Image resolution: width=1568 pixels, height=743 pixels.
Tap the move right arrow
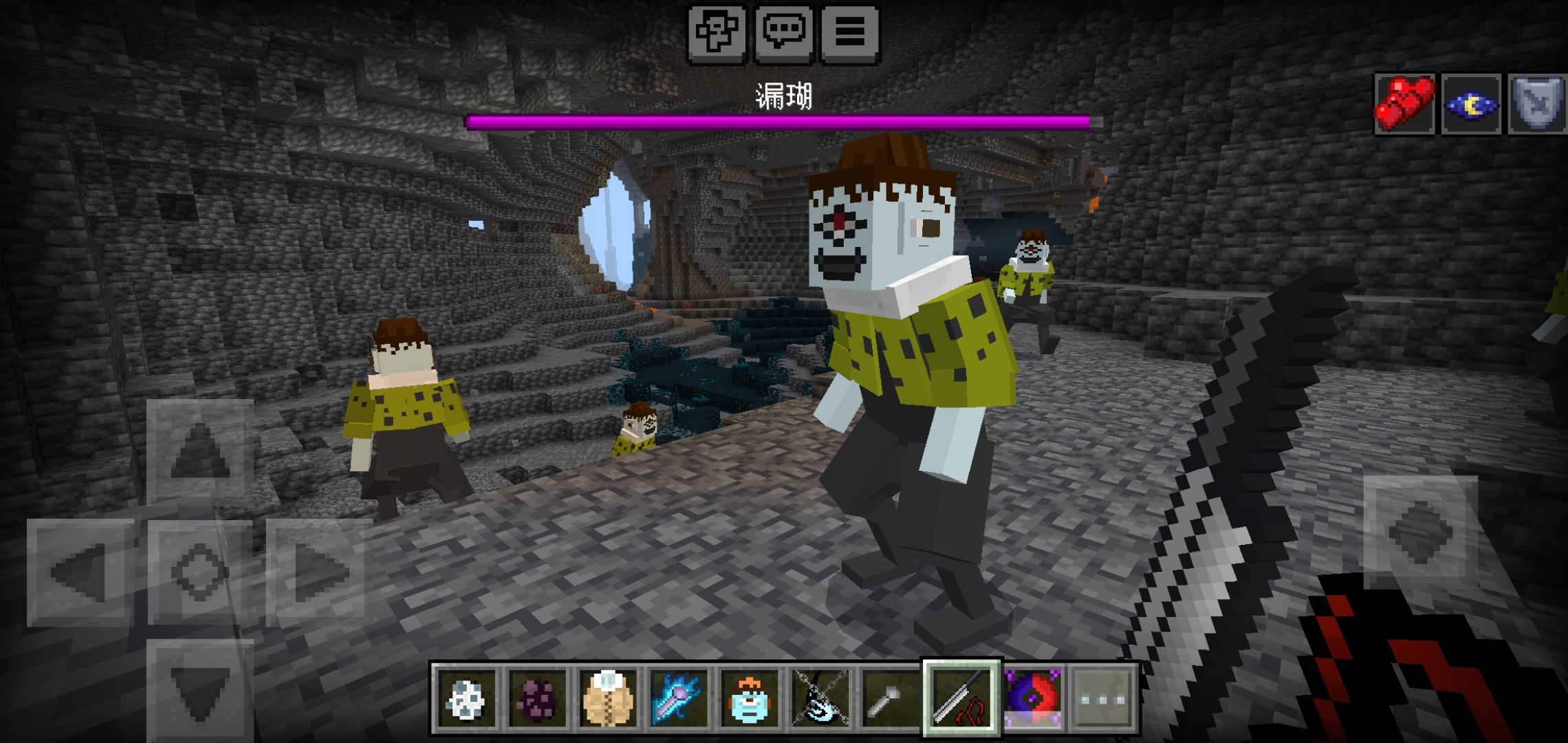pyautogui.click(x=319, y=572)
